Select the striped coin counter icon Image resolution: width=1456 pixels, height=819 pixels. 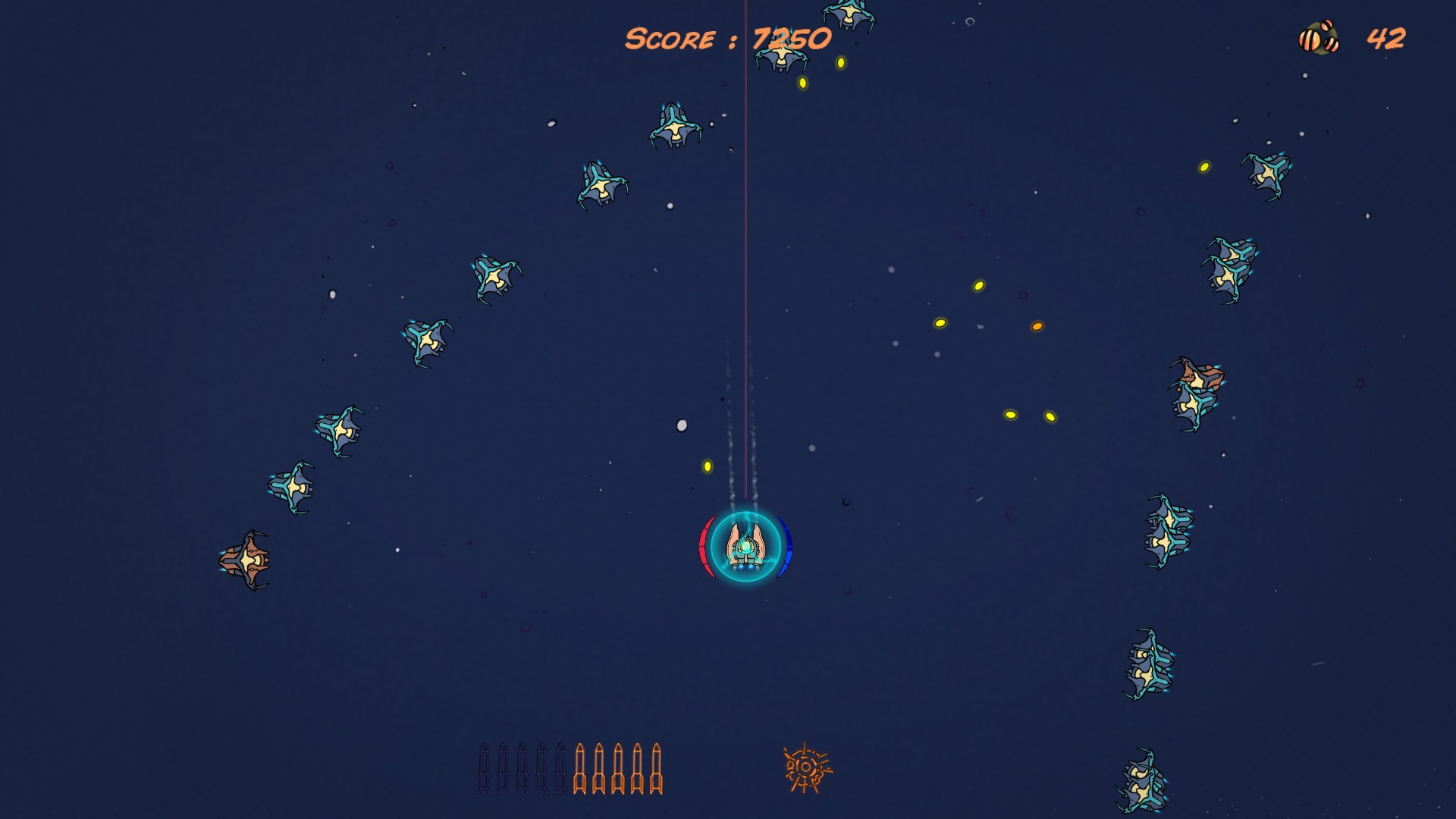pyautogui.click(x=1319, y=36)
